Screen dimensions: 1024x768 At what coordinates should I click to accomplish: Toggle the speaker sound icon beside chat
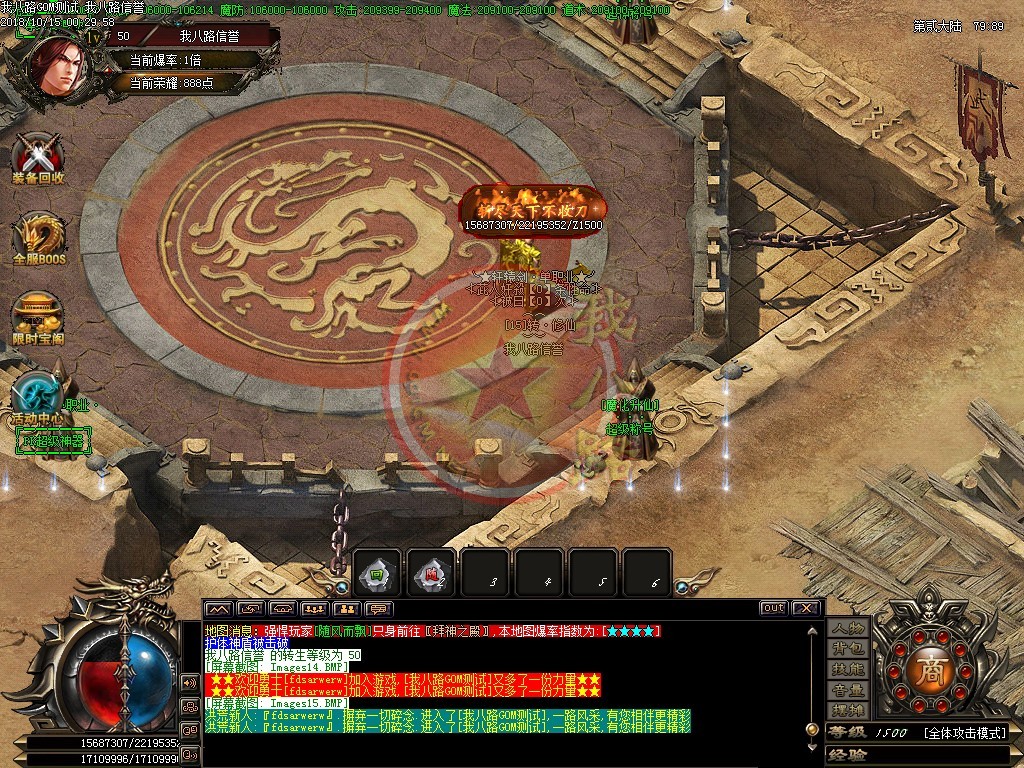click(189, 682)
